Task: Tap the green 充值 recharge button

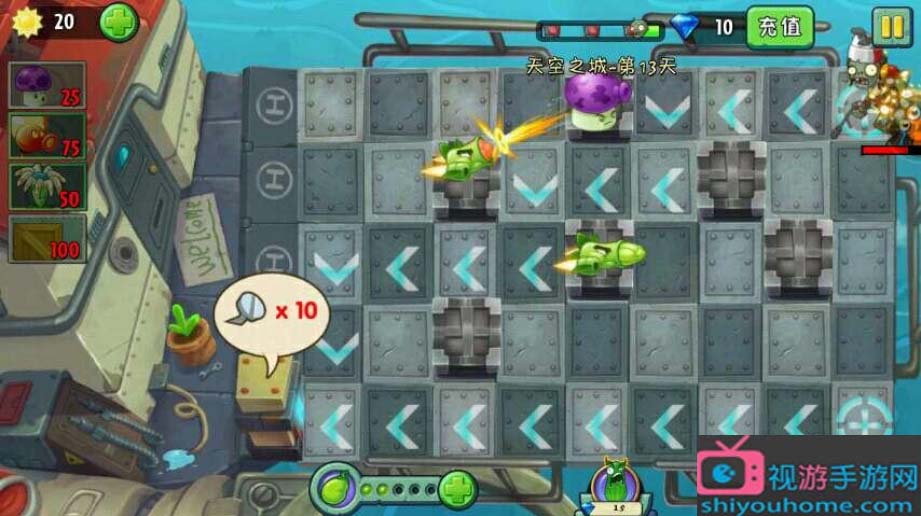Action: [780, 27]
